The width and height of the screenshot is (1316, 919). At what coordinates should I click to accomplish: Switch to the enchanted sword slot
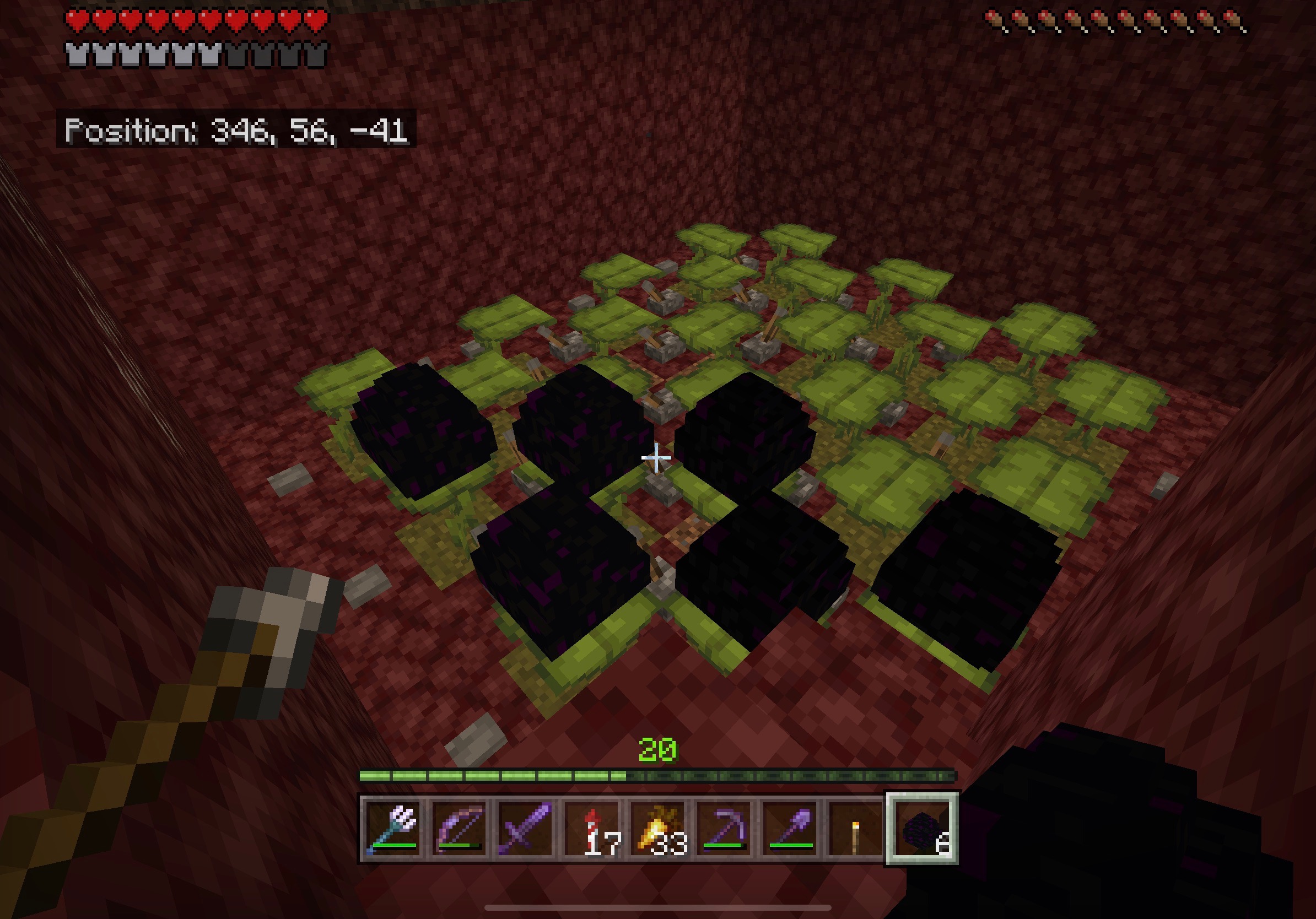526,829
